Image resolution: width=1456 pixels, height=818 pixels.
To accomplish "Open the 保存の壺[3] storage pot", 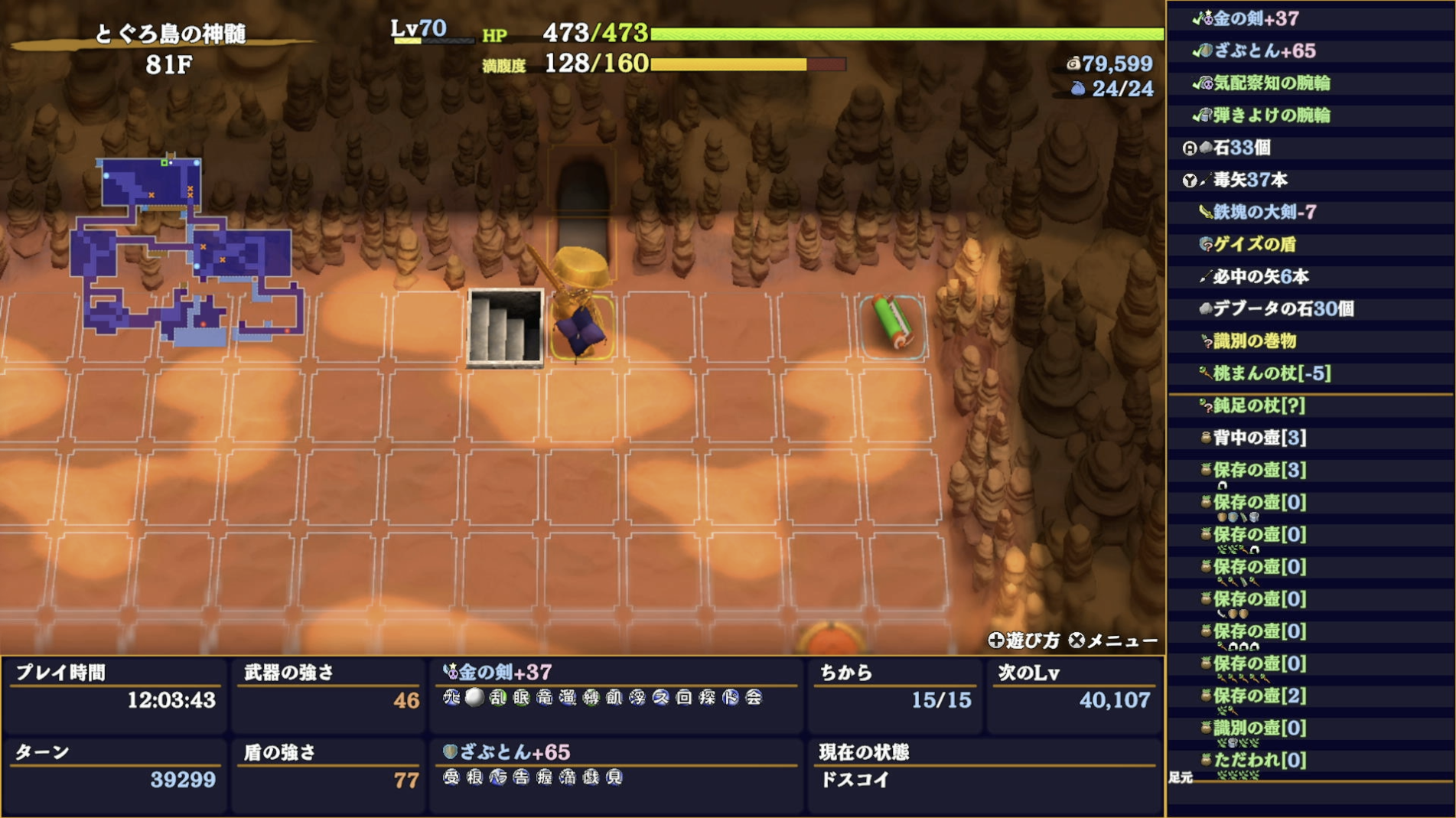I will tap(1259, 470).
